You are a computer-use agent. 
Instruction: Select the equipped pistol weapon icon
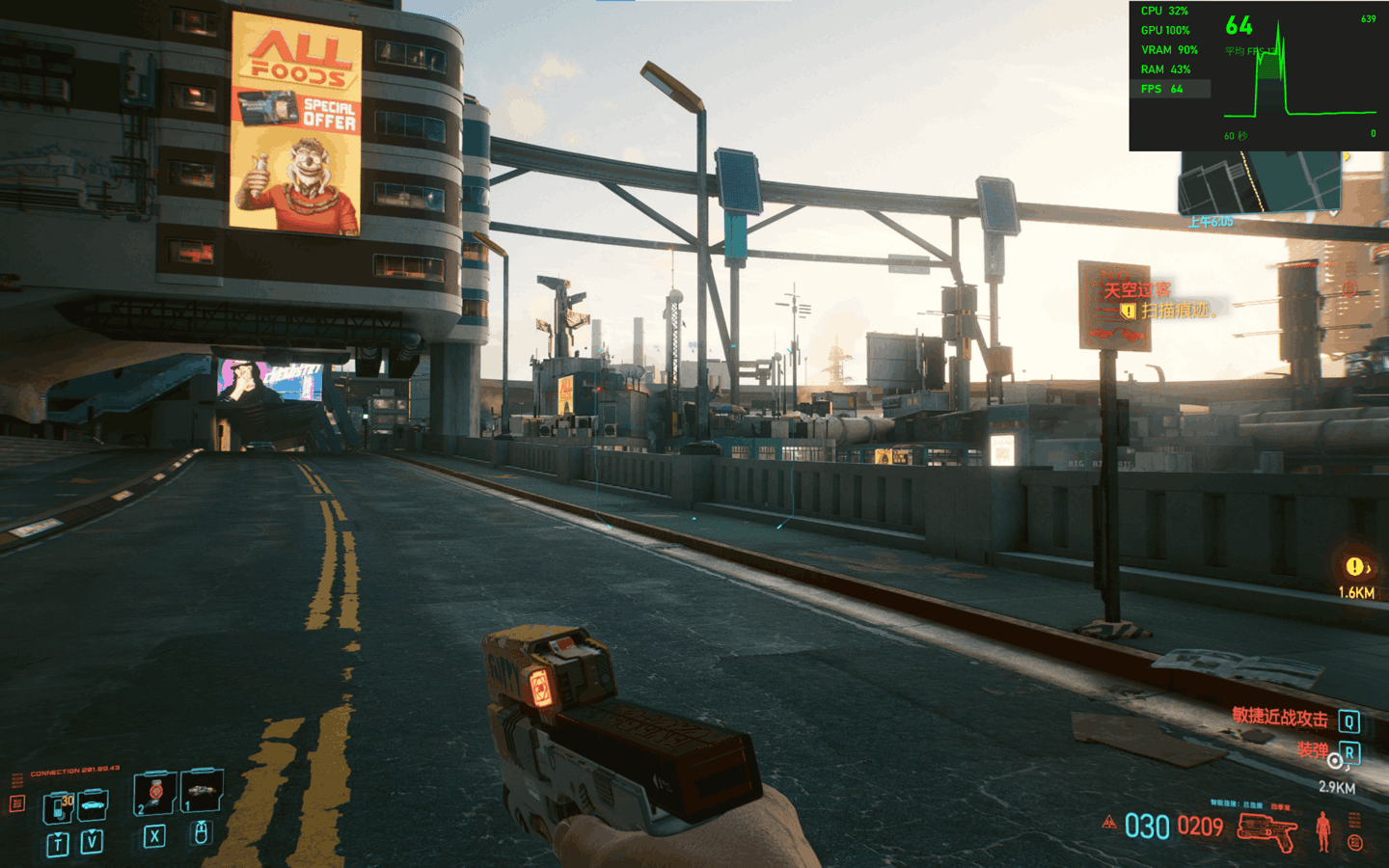coord(1266,829)
